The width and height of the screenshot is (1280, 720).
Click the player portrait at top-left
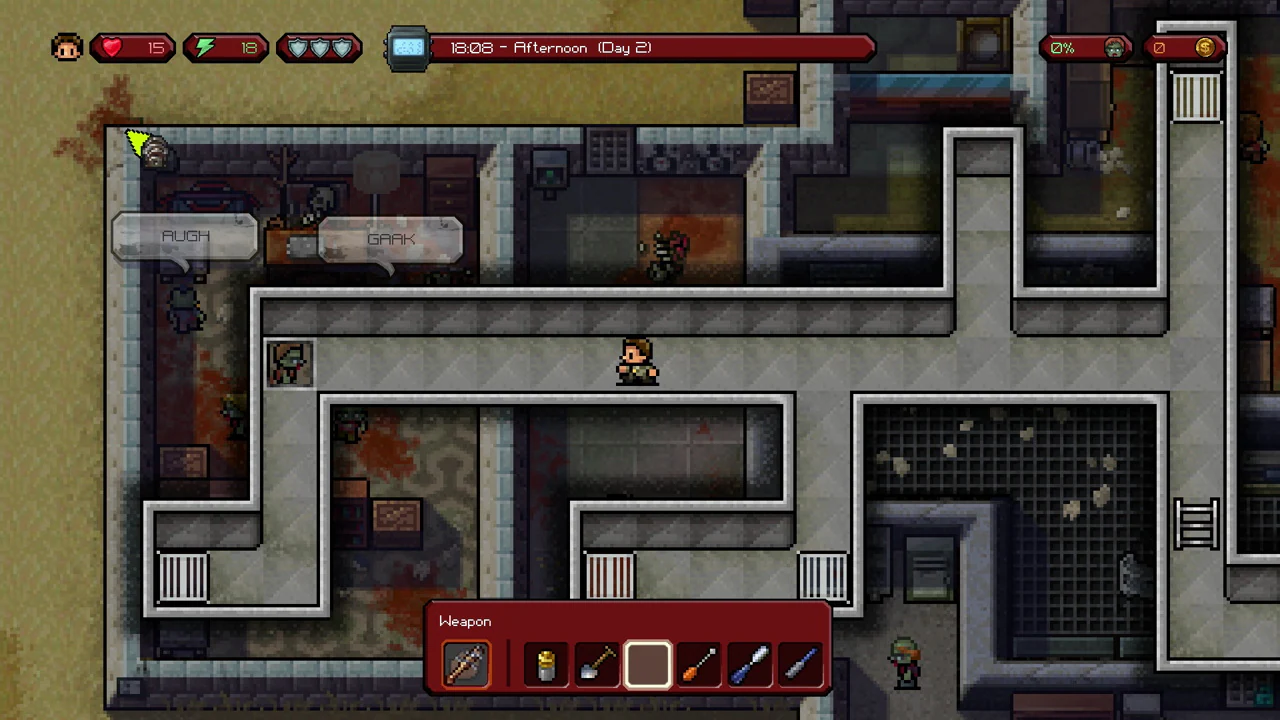click(66, 47)
